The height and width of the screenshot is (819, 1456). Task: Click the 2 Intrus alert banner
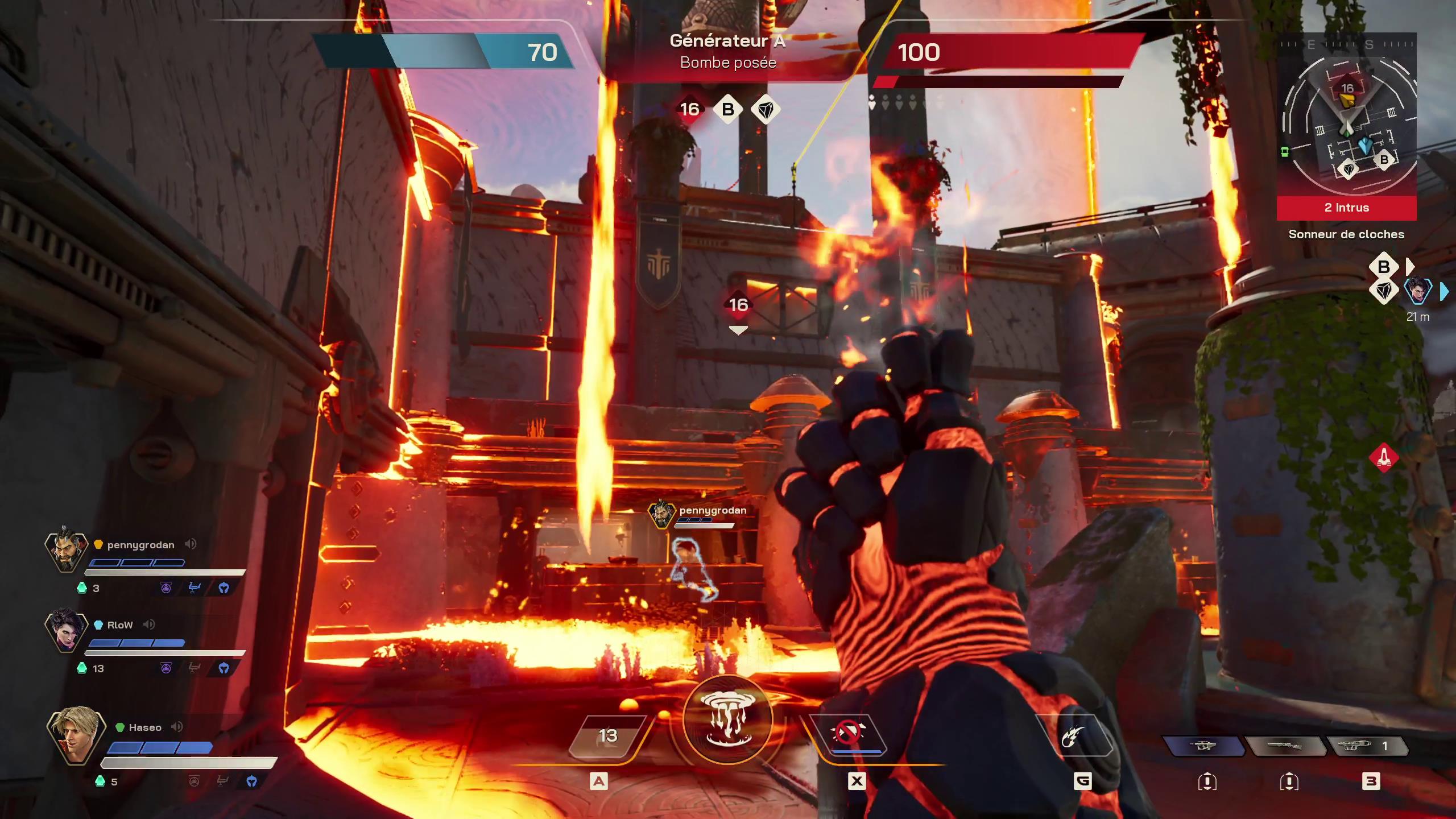coord(1346,208)
